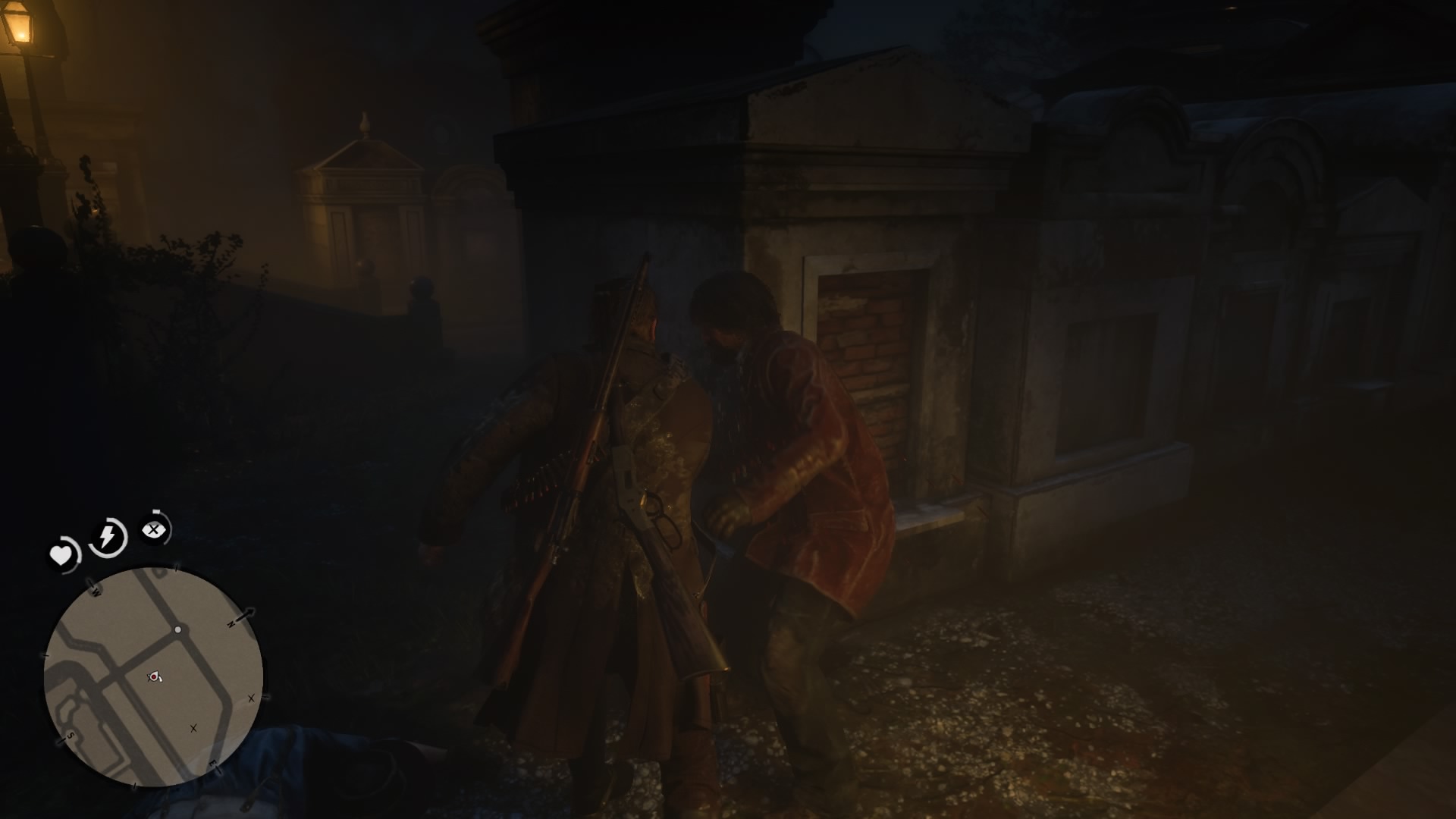This screenshot has height=819, width=1456.
Task: Select the E compass marker on minimap
Action: click(x=212, y=763)
